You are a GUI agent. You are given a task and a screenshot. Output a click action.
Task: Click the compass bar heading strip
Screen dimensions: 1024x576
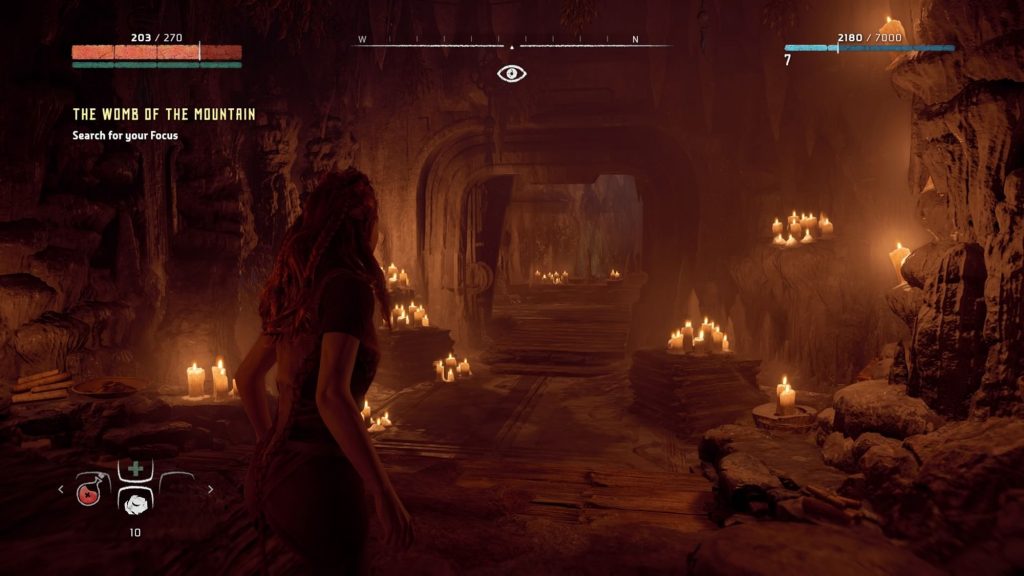512,45
